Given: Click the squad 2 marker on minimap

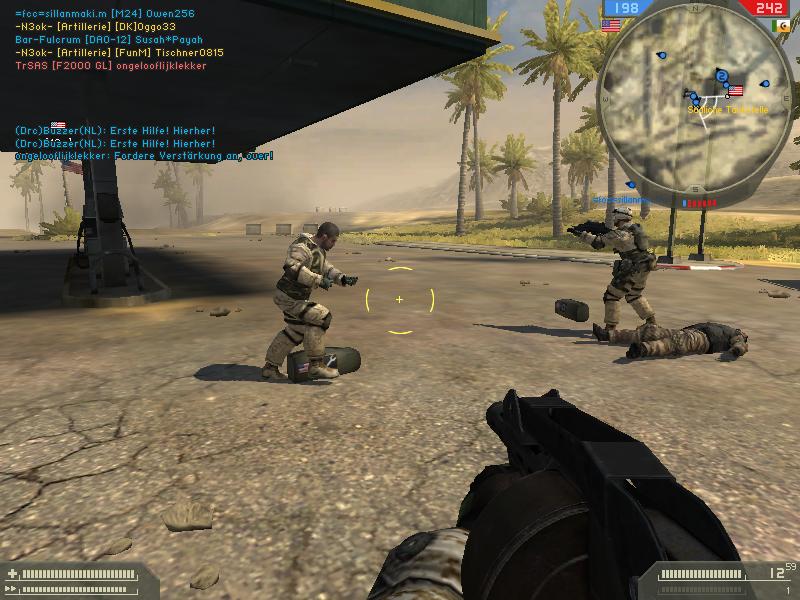Looking at the screenshot, I should pyautogui.click(x=721, y=76).
